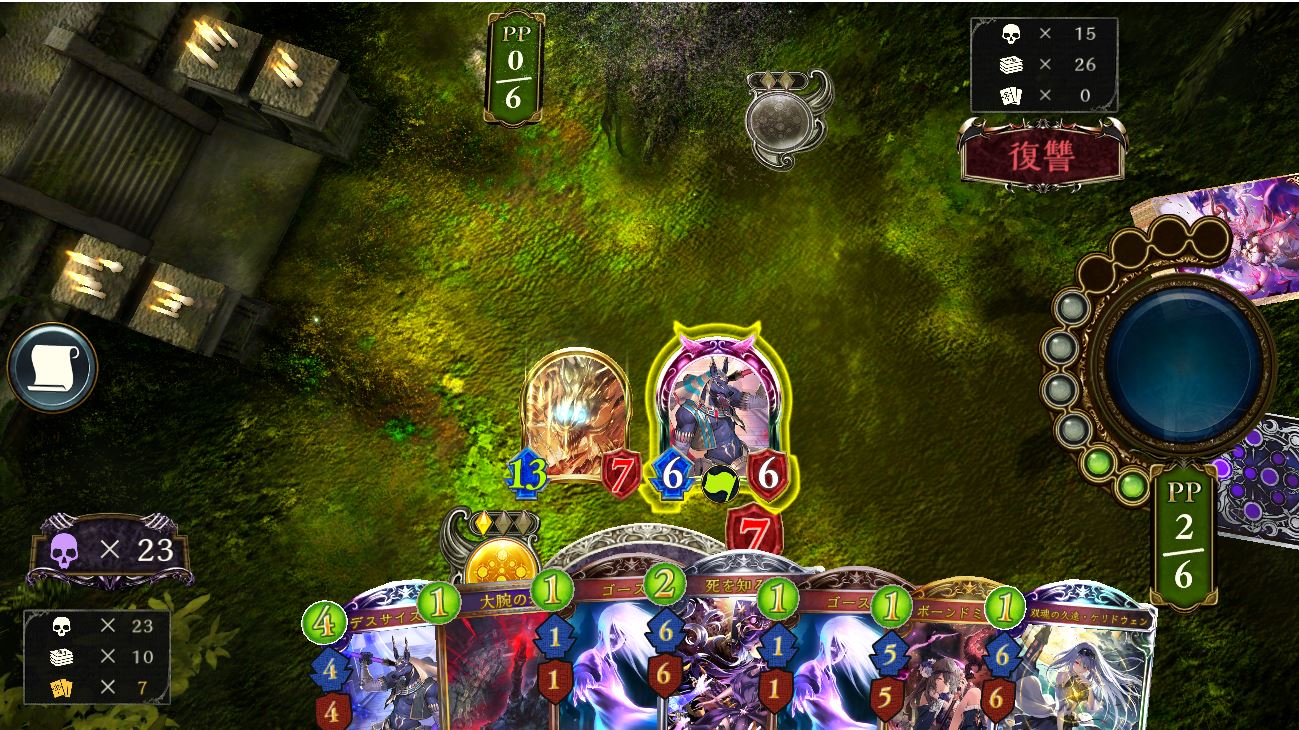Viewport: 1299px width, 730px height.
Task: Click the large blue end turn orb
Action: (x=1183, y=360)
